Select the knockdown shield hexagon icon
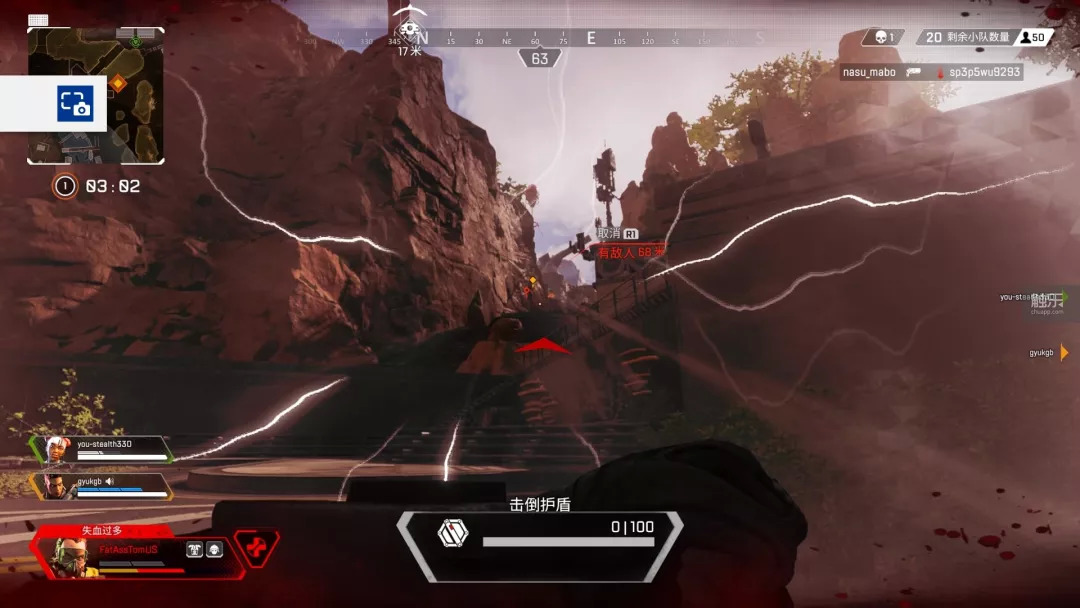1080x608 pixels. pyautogui.click(x=452, y=533)
